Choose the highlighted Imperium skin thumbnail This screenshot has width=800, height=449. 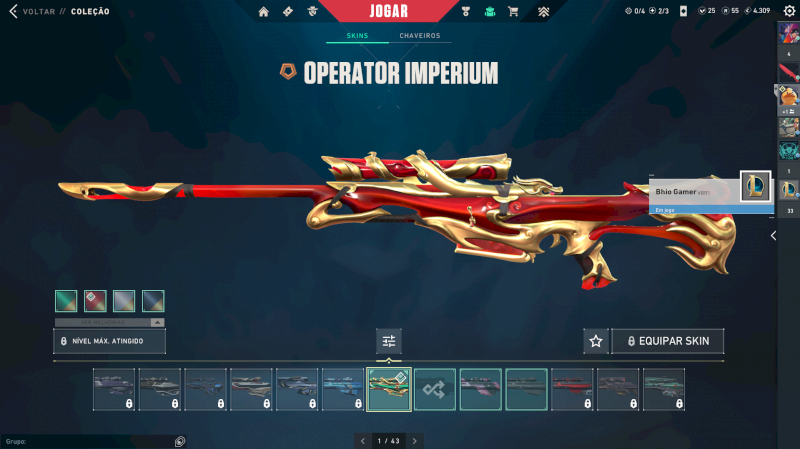[389, 389]
